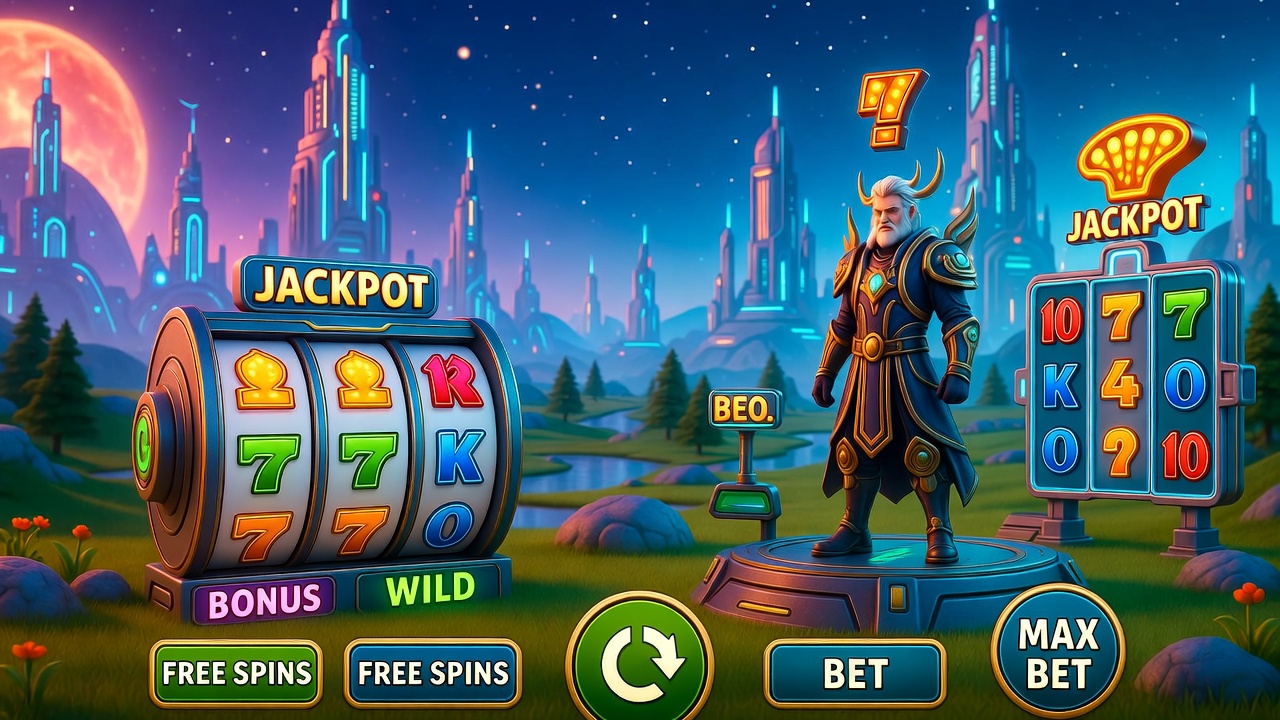Select the purple BONUS panel
1280x720 pixels.
coord(264,599)
